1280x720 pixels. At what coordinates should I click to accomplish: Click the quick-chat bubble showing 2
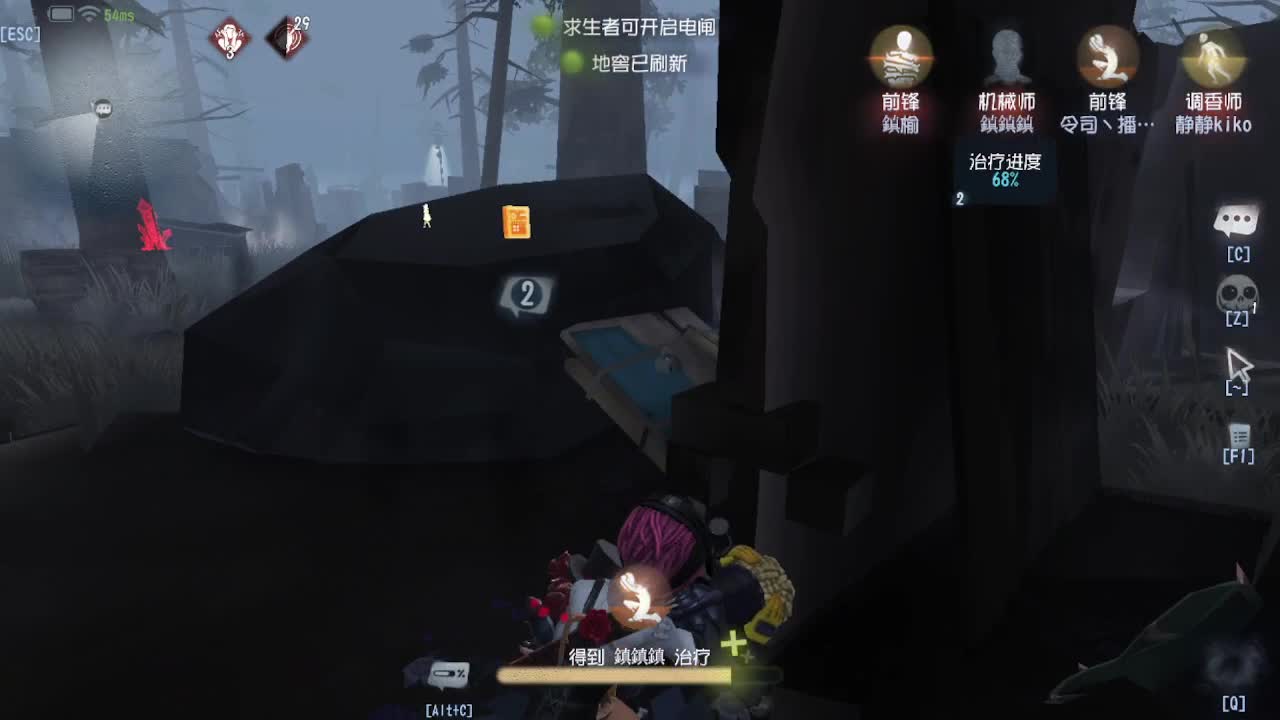[x=526, y=291]
